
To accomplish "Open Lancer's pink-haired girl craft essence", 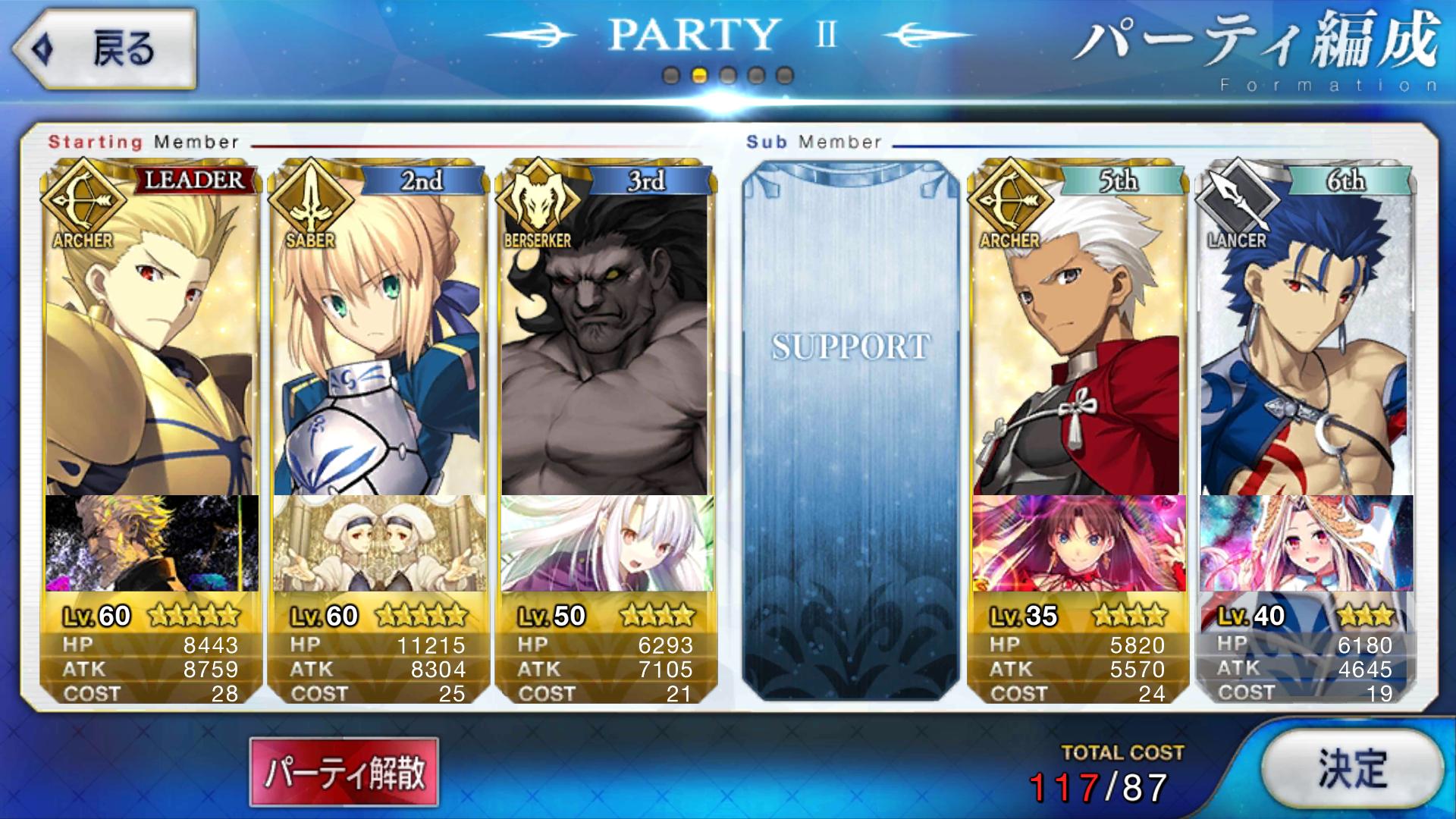I will pos(1306,543).
